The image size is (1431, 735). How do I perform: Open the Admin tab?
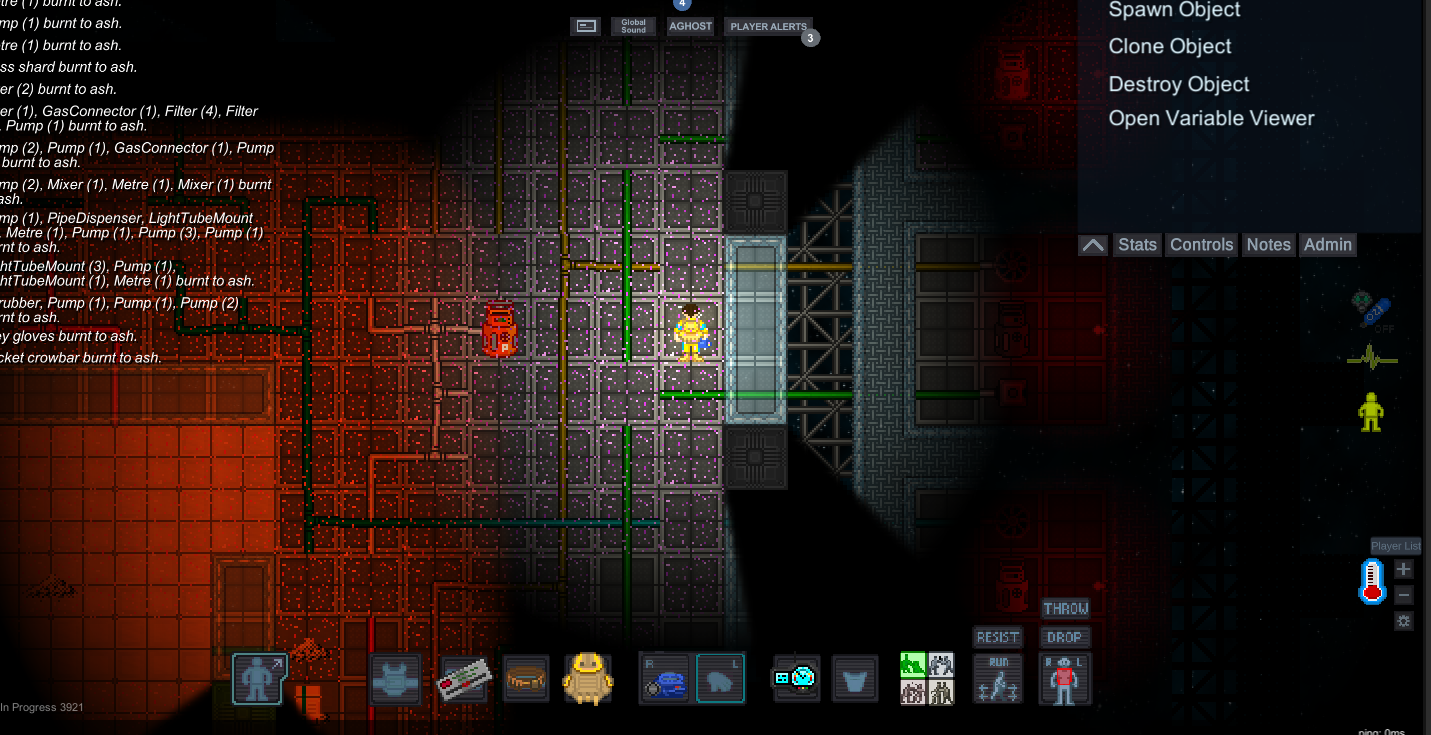(1328, 244)
